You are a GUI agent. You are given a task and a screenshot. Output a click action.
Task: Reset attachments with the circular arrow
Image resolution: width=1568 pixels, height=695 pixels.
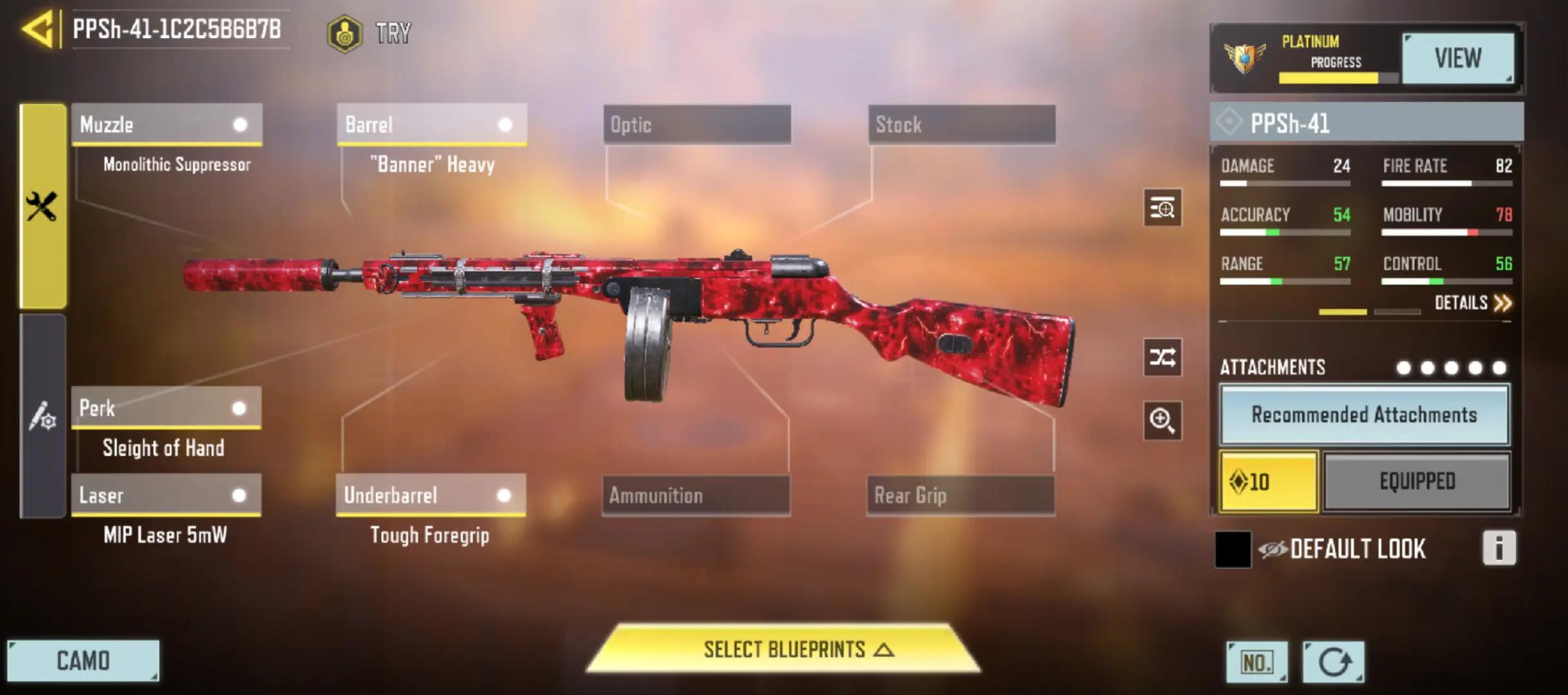(1333, 662)
